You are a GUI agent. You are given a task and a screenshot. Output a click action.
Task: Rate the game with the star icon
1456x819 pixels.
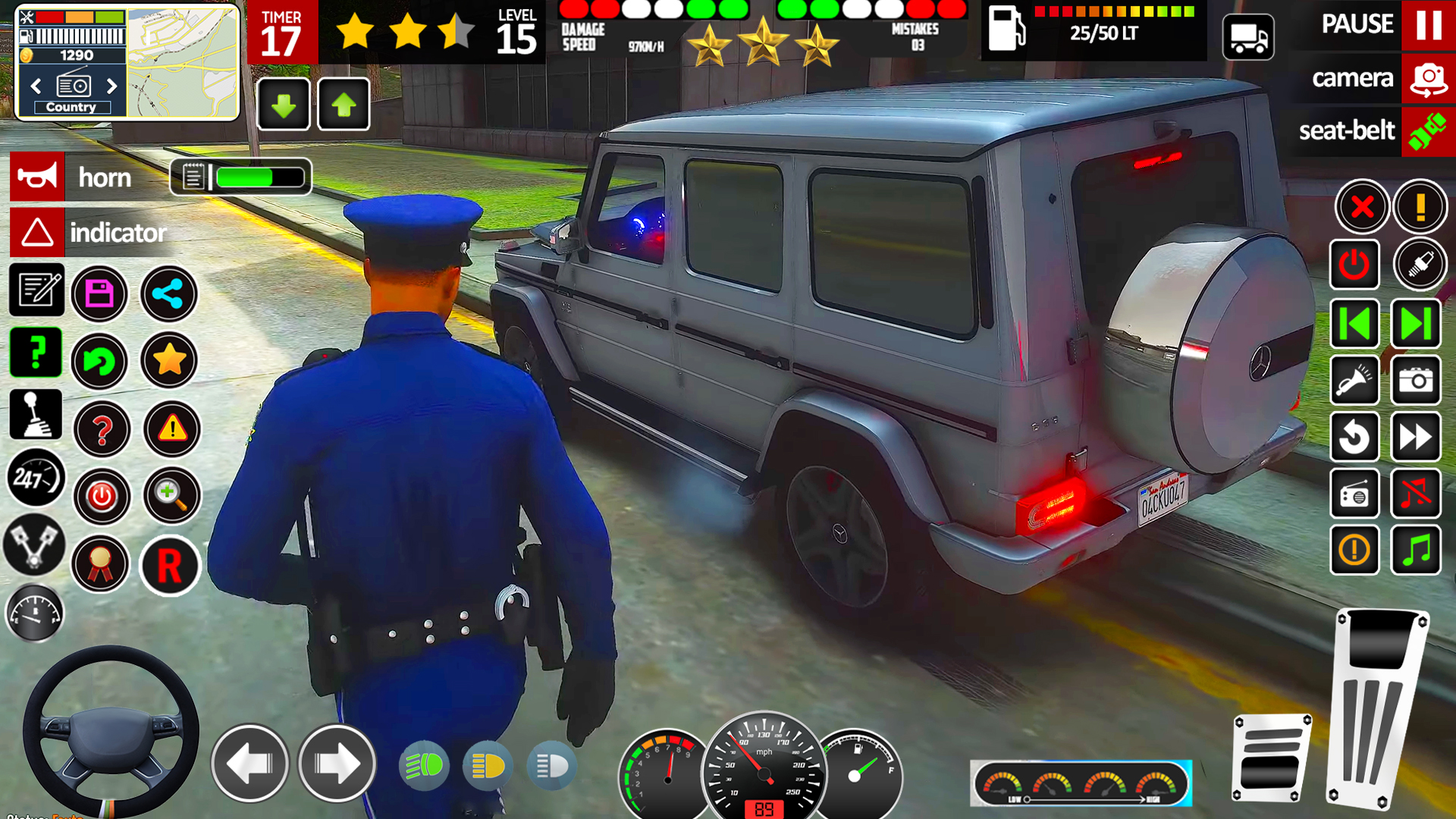tap(170, 361)
